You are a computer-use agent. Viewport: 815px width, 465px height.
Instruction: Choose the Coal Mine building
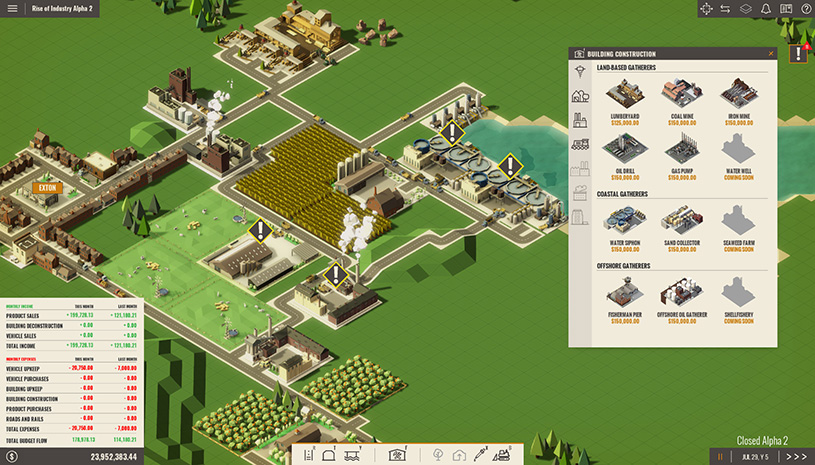pyautogui.click(x=682, y=95)
